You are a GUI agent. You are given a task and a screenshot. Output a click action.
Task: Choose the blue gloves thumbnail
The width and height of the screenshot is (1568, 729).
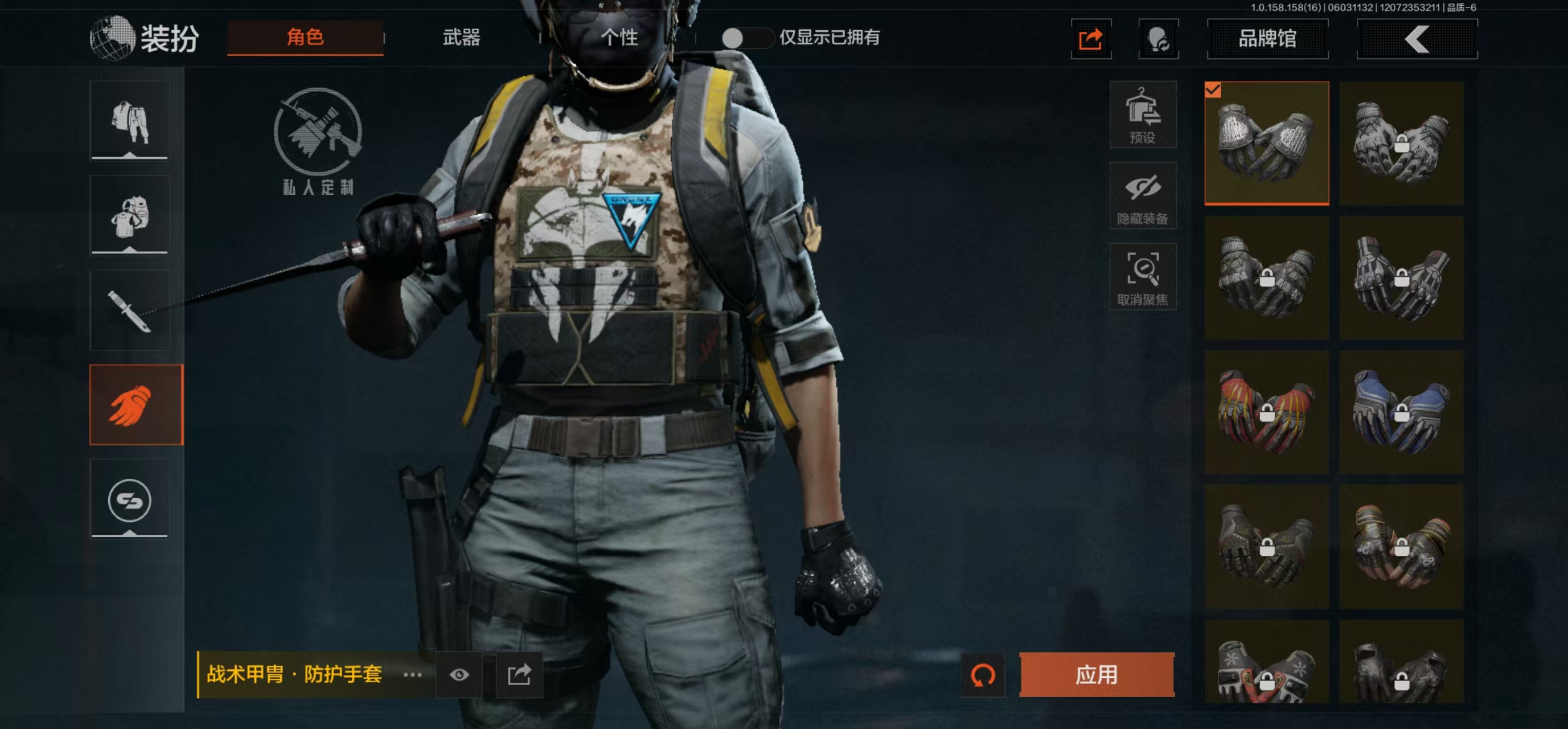click(x=1401, y=412)
